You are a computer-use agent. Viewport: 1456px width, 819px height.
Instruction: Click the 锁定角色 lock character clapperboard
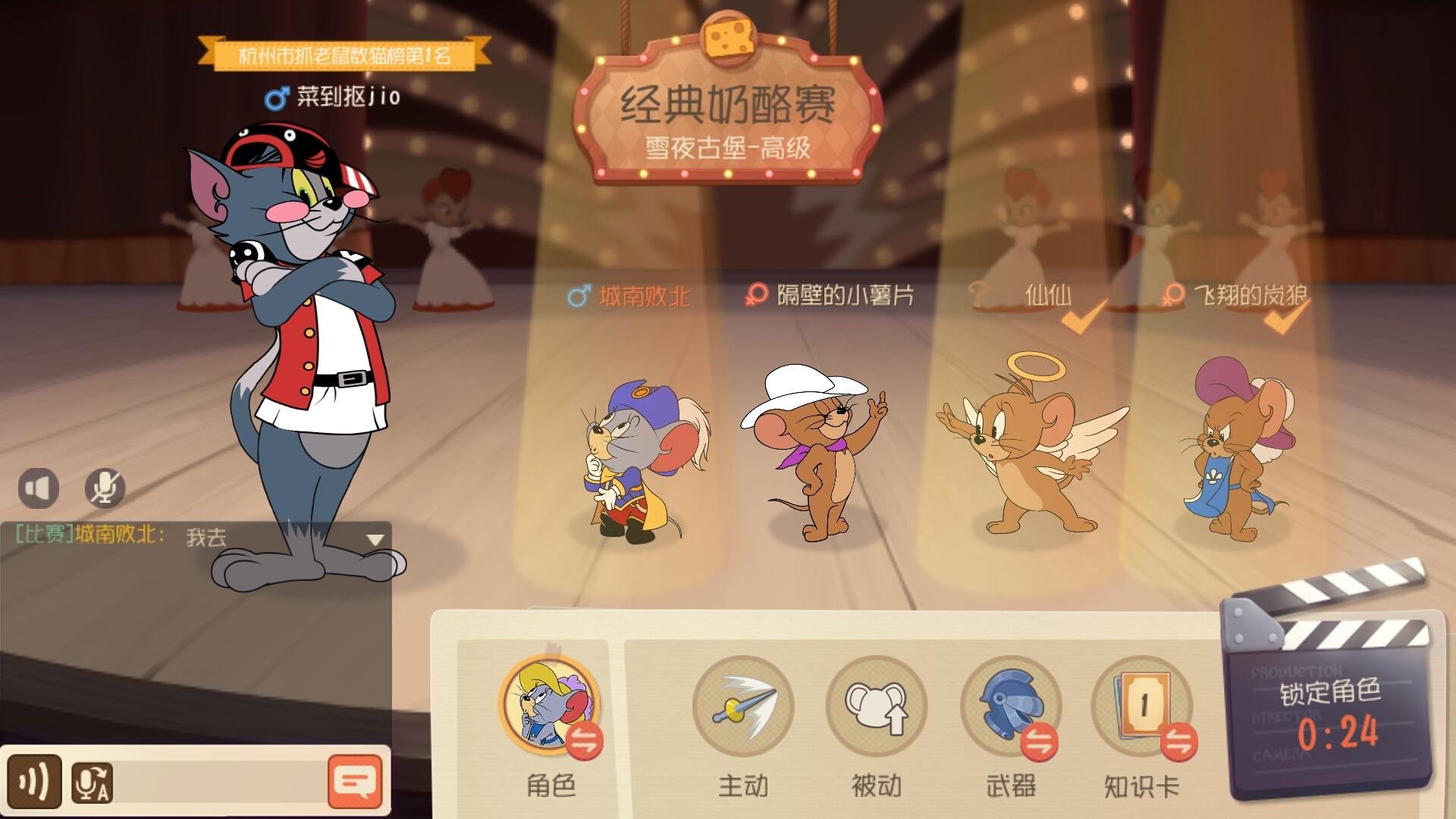[x=1330, y=690]
